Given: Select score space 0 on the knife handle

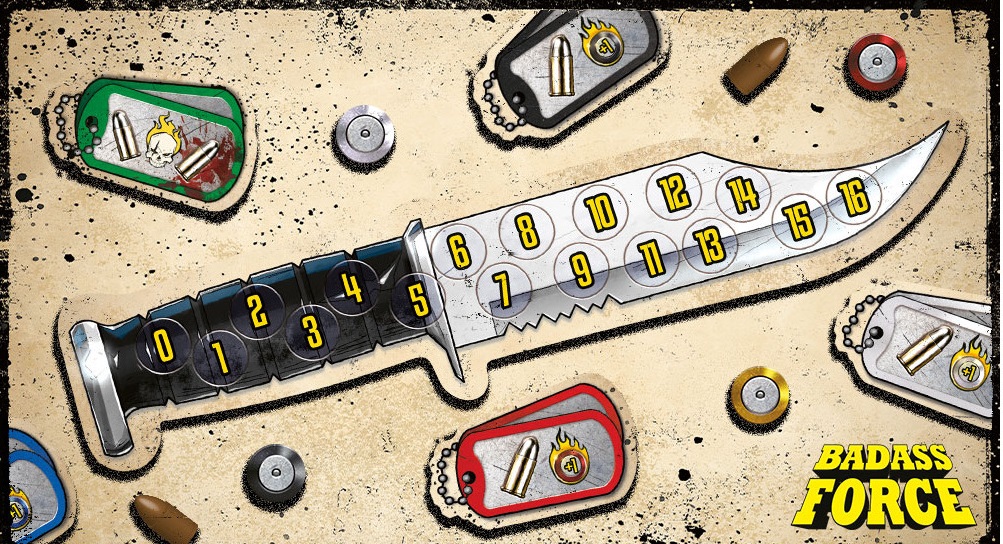Looking at the screenshot, I should [162, 345].
